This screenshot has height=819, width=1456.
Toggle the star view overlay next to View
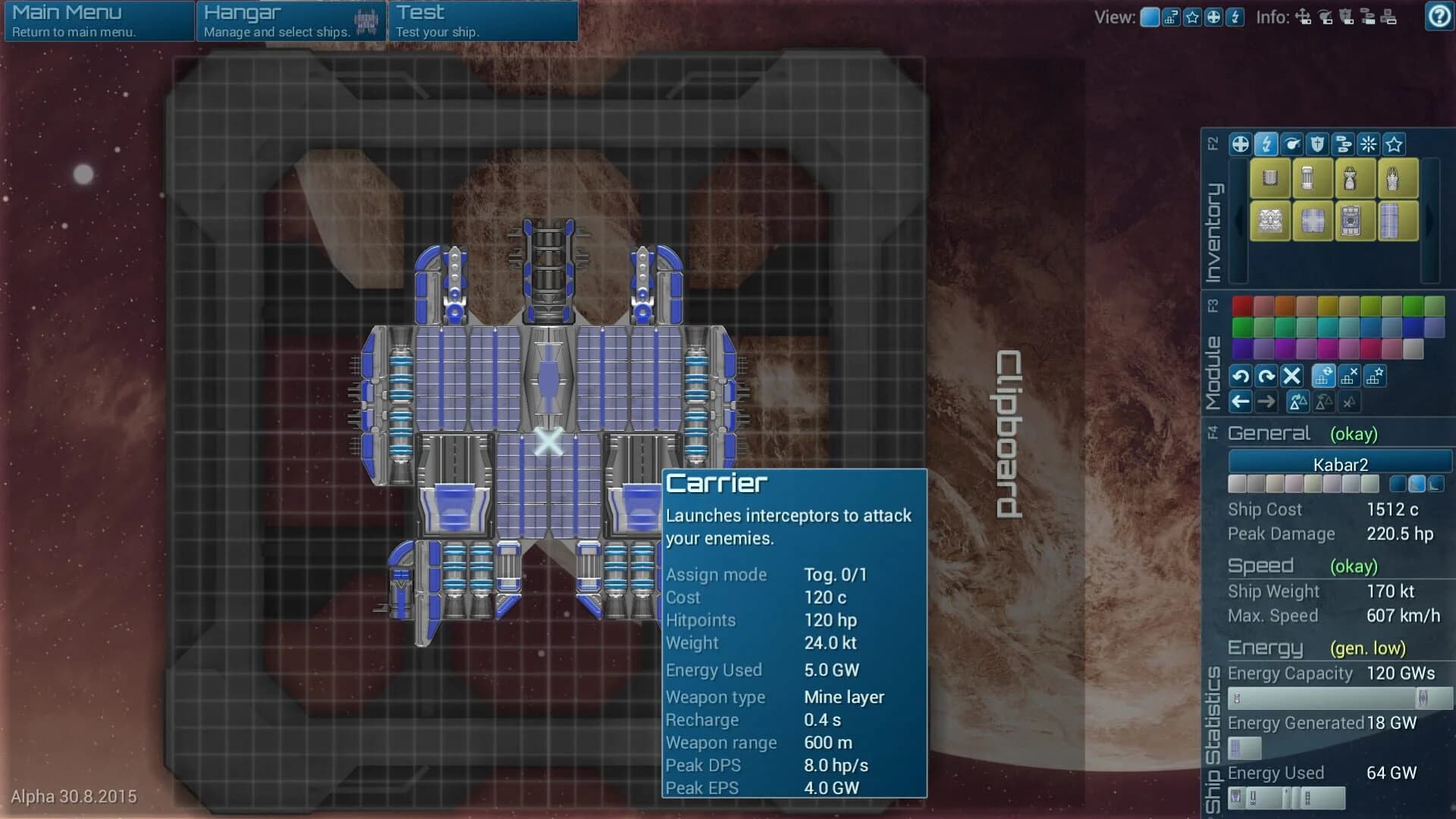click(x=1191, y=17)
